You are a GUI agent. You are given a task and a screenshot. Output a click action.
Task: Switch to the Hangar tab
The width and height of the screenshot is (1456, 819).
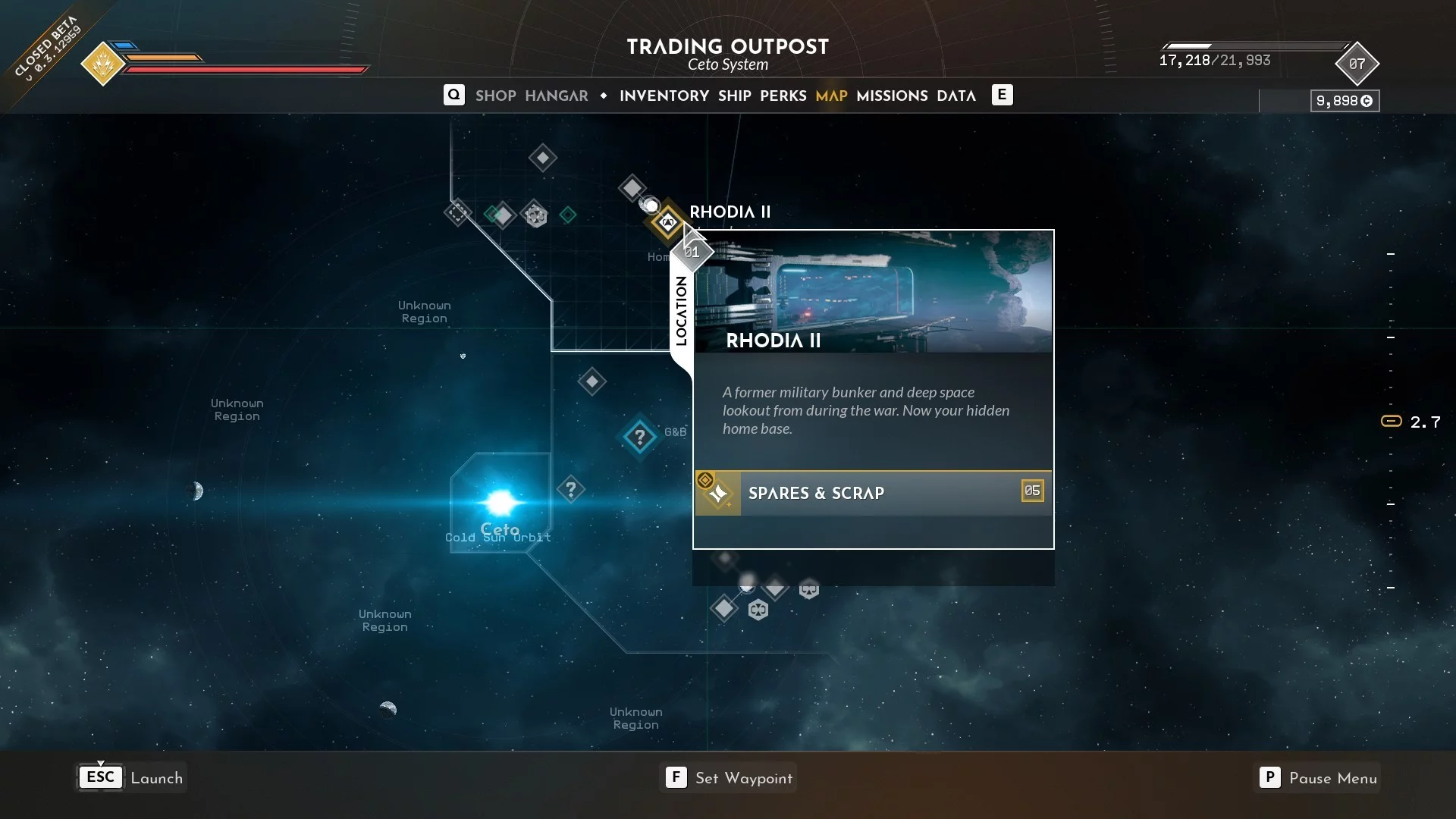click(556, 96)
